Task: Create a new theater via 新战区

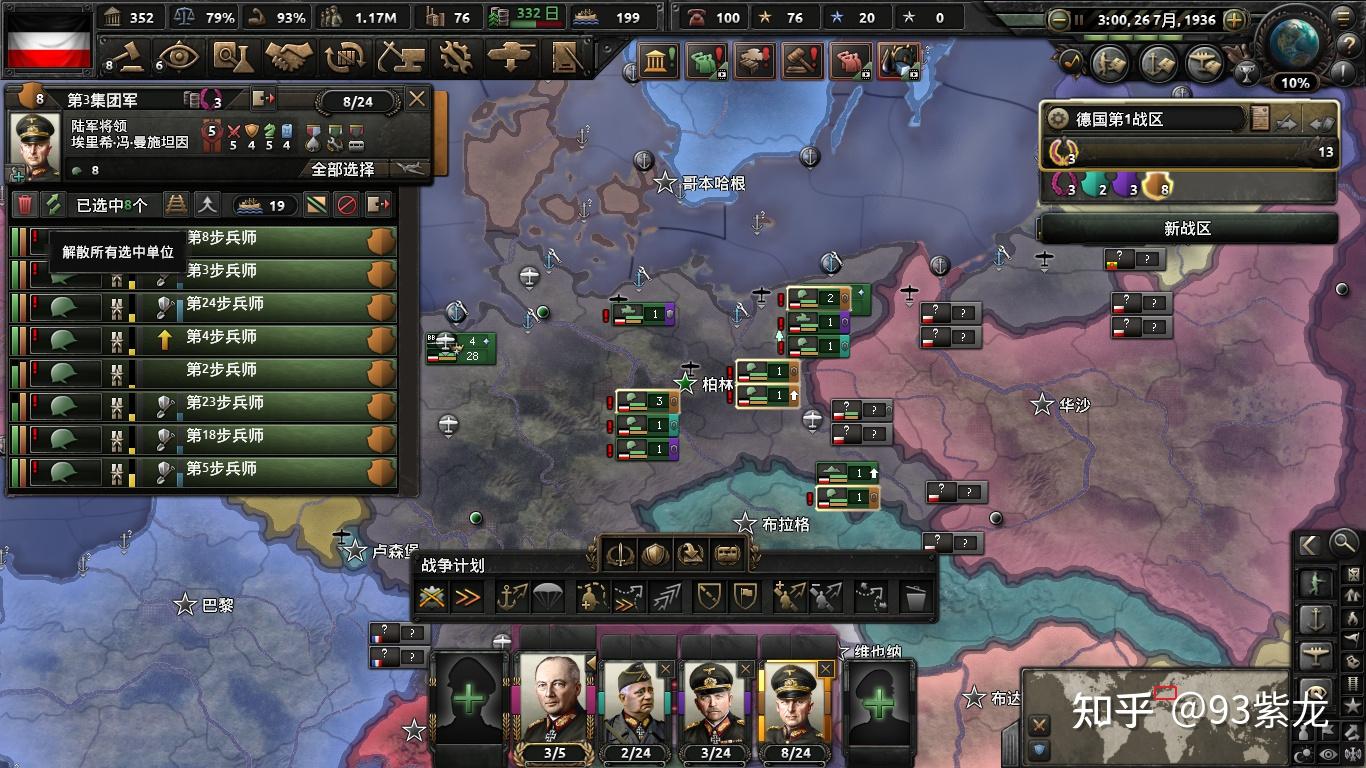Action: (1187, 228)
